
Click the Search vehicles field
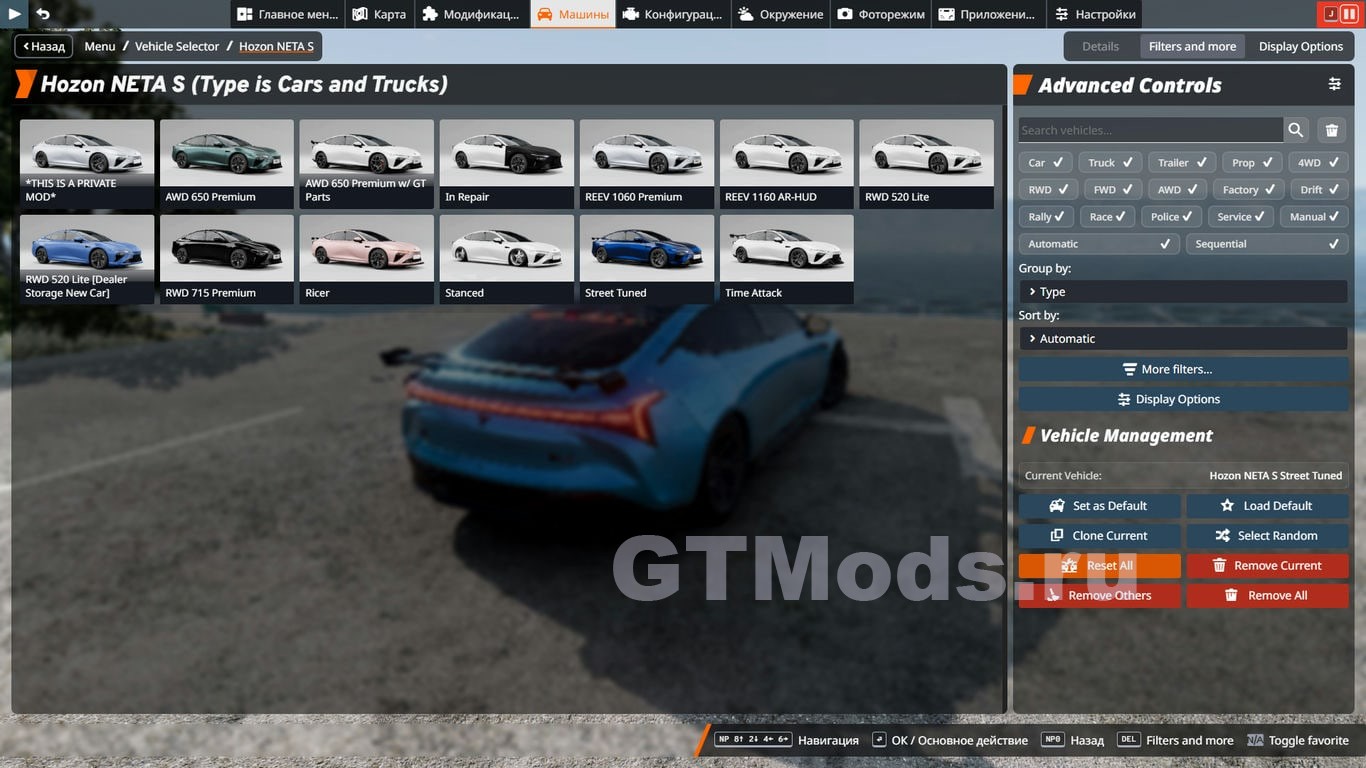click(x=1150, y=130)
